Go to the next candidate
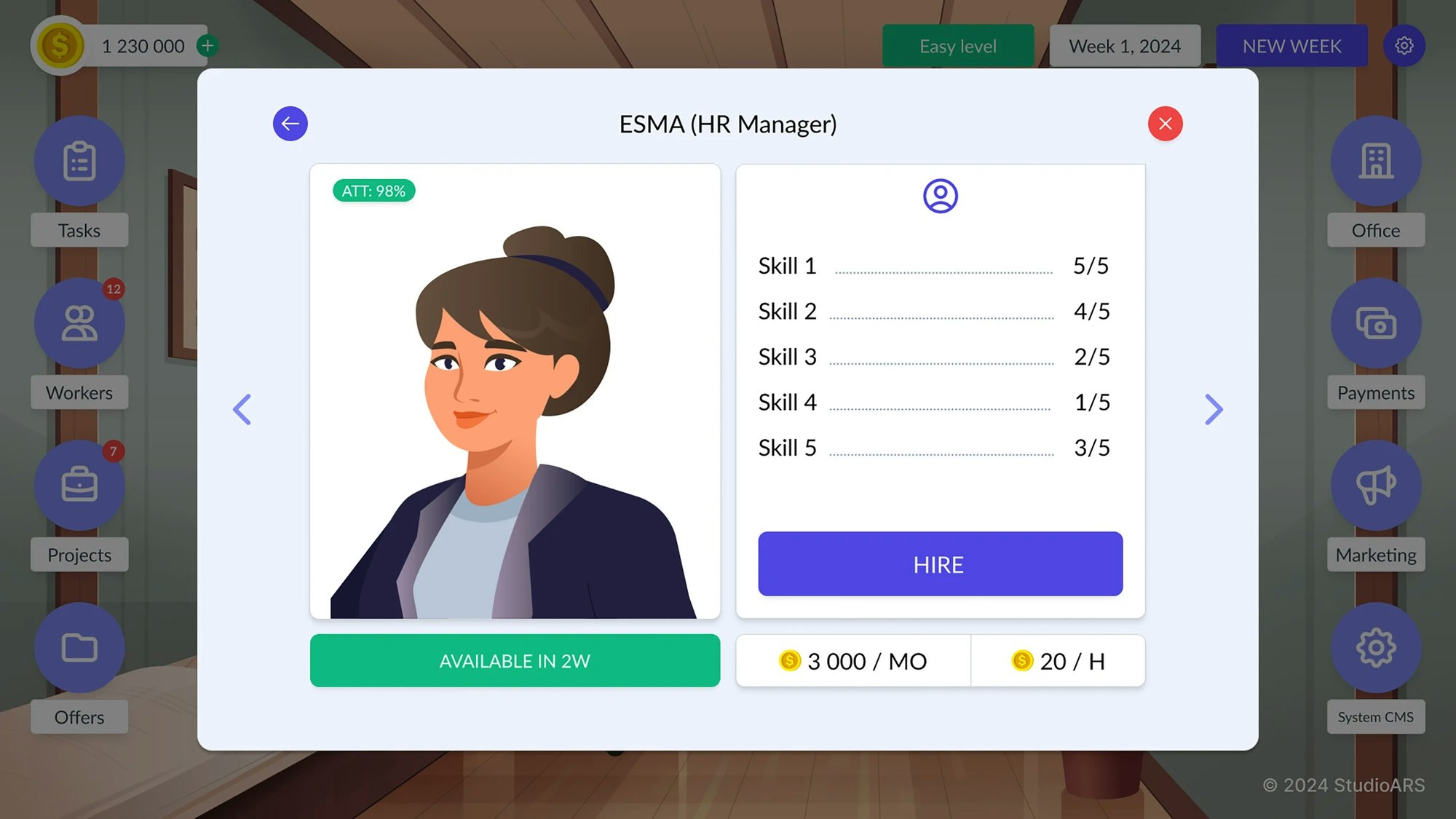Viewport: 1456px width, 819px height. pos(1213,409)
